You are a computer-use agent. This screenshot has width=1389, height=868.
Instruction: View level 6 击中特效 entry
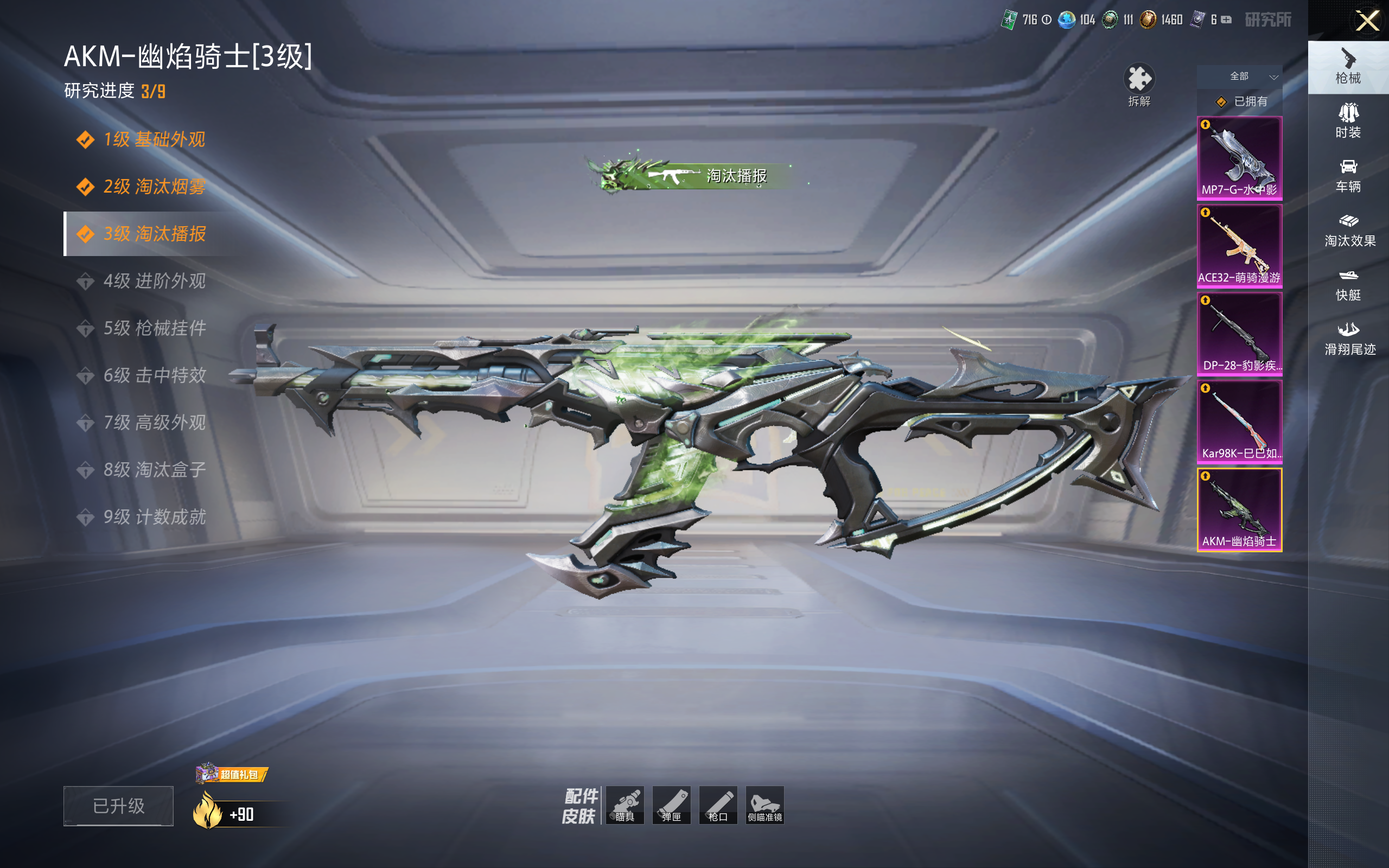pyautogui.click(x=154, y=375)
